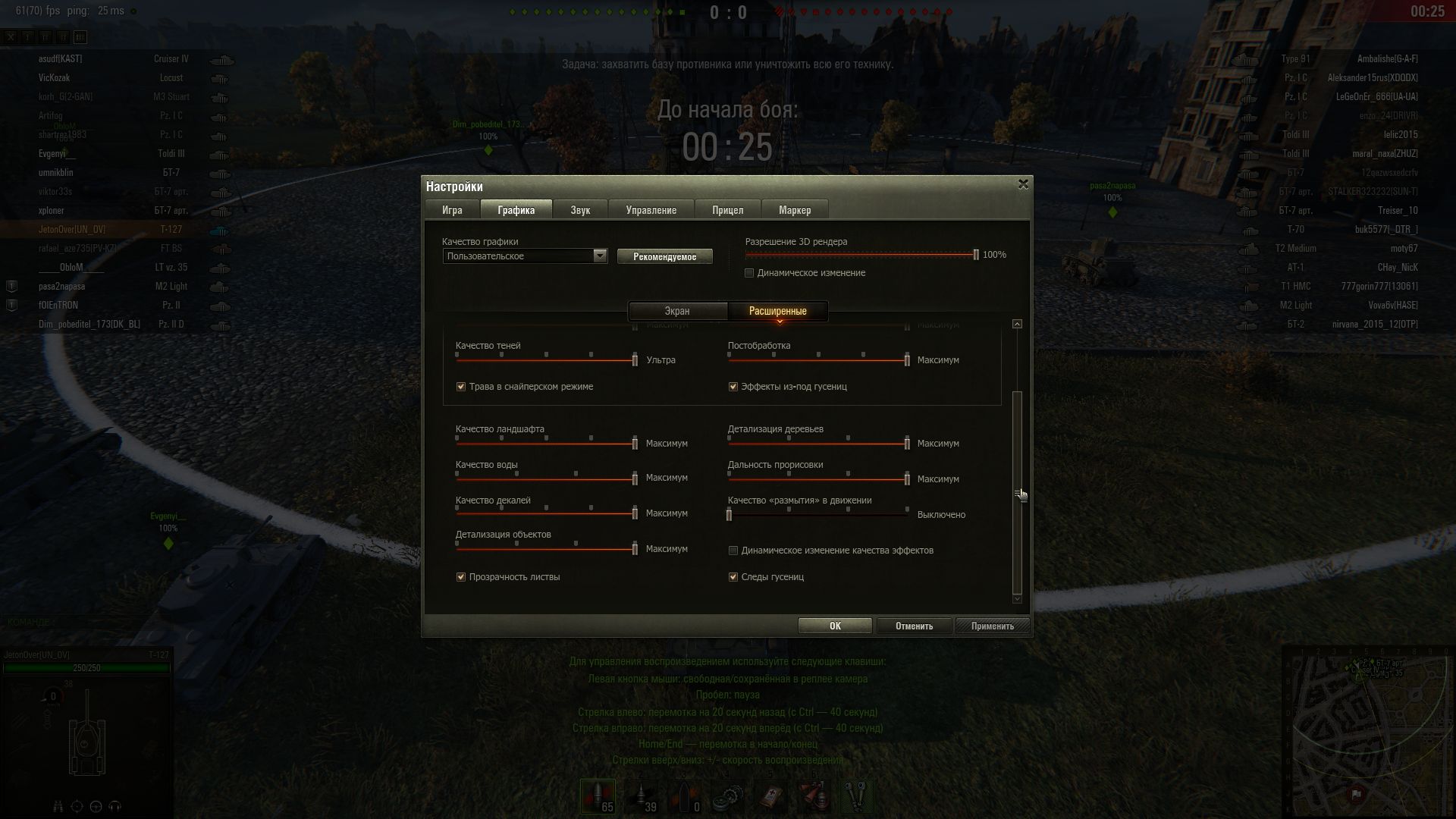
Task: Click the settings list scroll-down arrow
Action: (x=1017, y=599)
